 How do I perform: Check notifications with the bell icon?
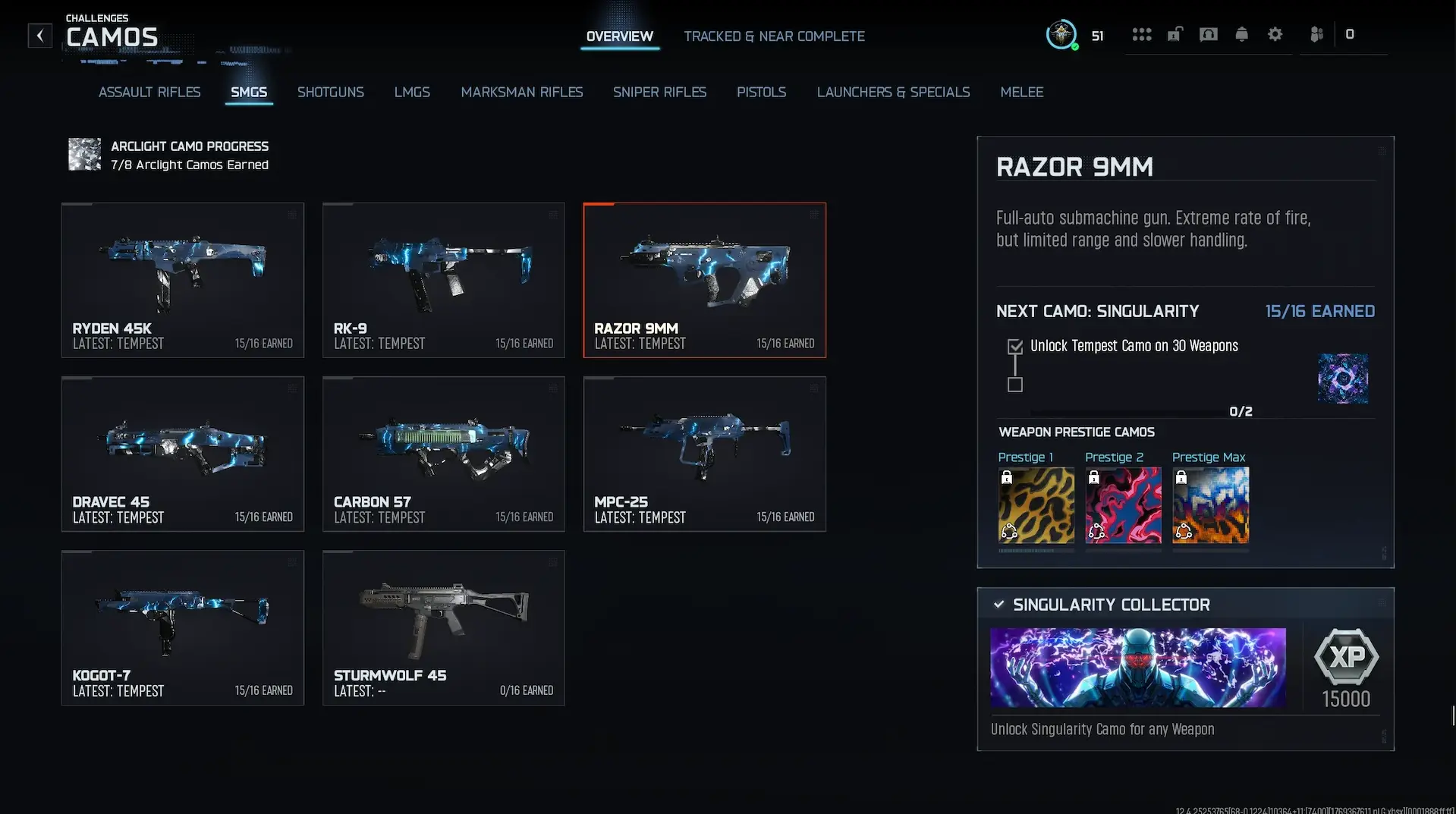[1241, 34]
